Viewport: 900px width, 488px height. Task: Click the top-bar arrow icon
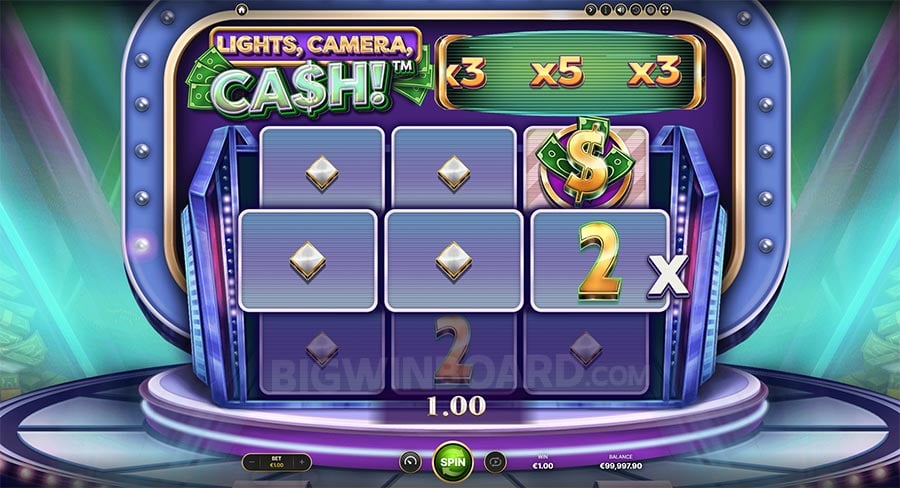point(591,10)
